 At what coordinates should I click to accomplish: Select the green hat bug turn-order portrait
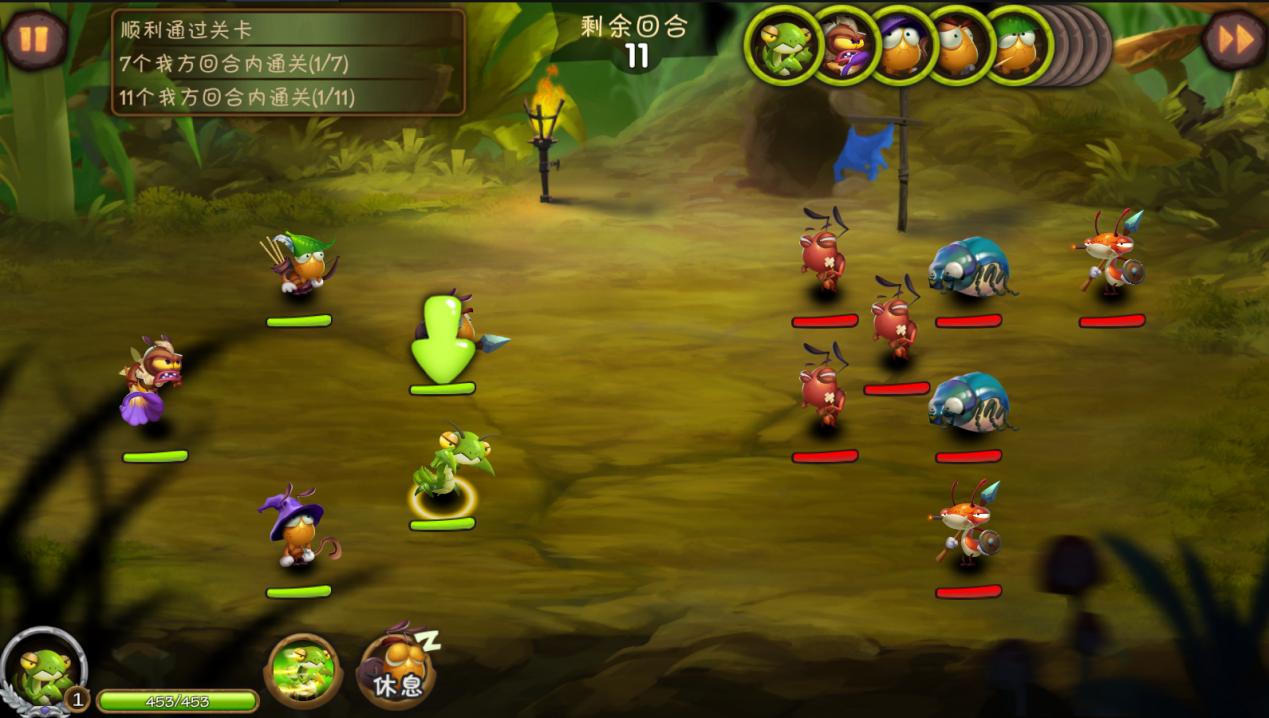point(1016,45)
